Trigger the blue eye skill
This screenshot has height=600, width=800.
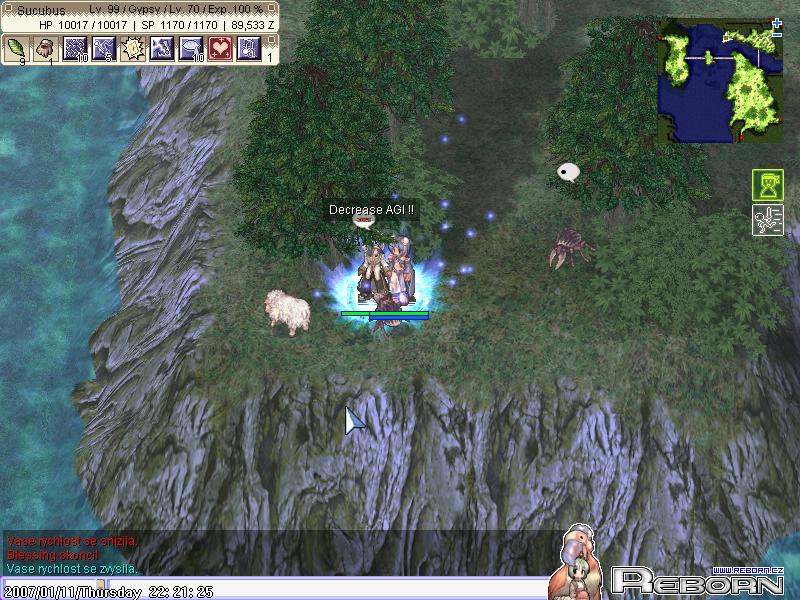(x=191, y=47)
